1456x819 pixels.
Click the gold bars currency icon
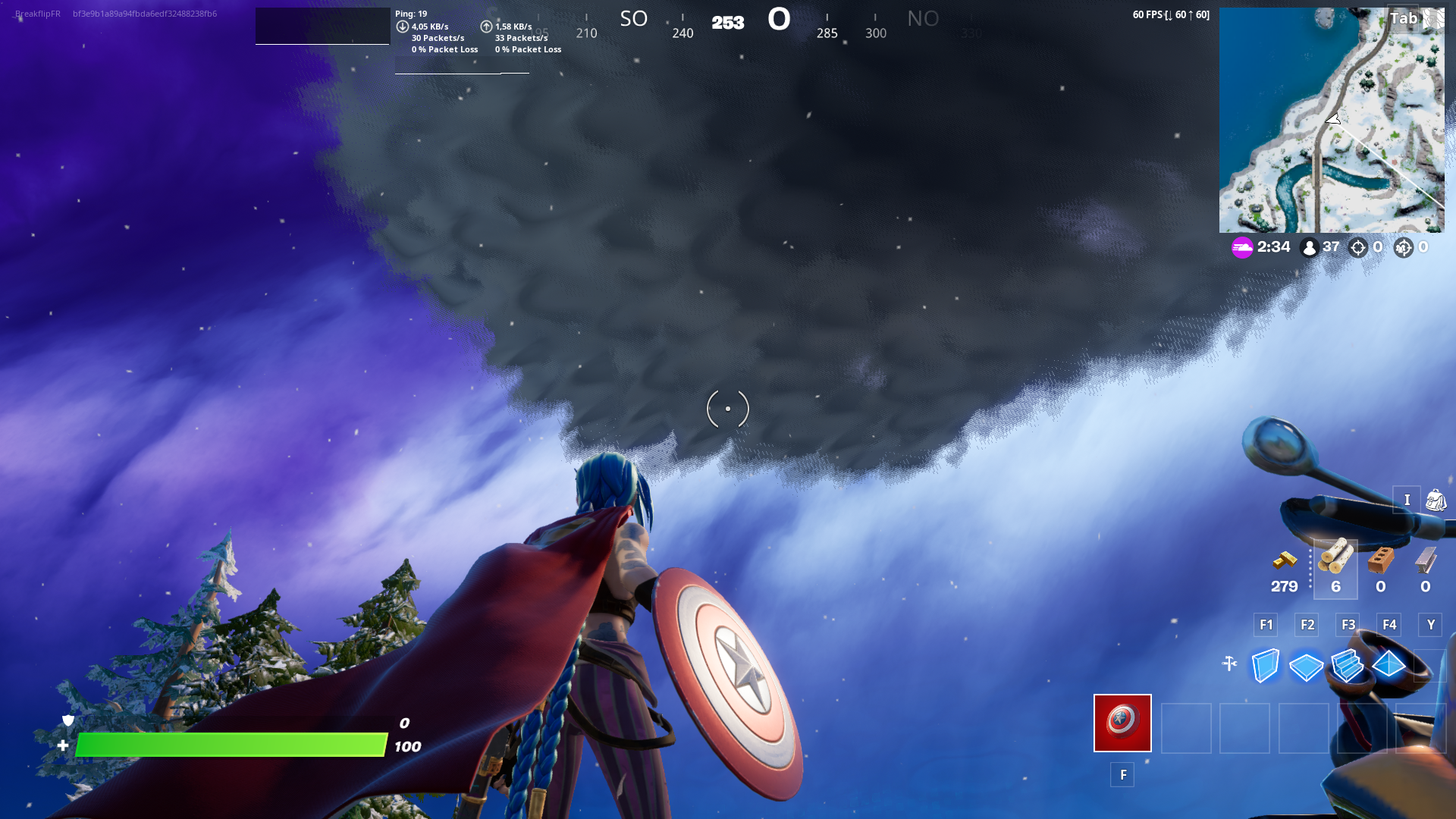coord(1284,561)
